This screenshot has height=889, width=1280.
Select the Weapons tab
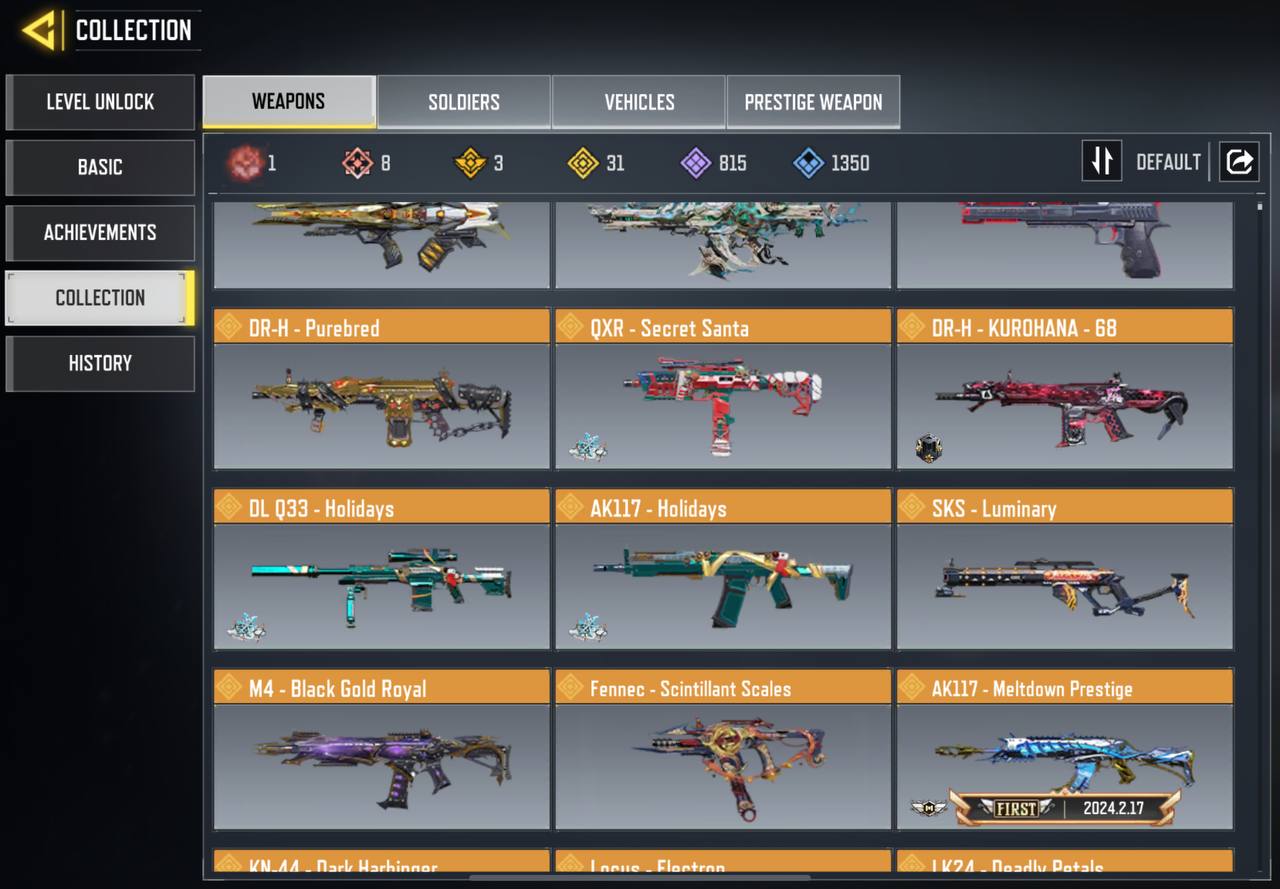point(288,102)
